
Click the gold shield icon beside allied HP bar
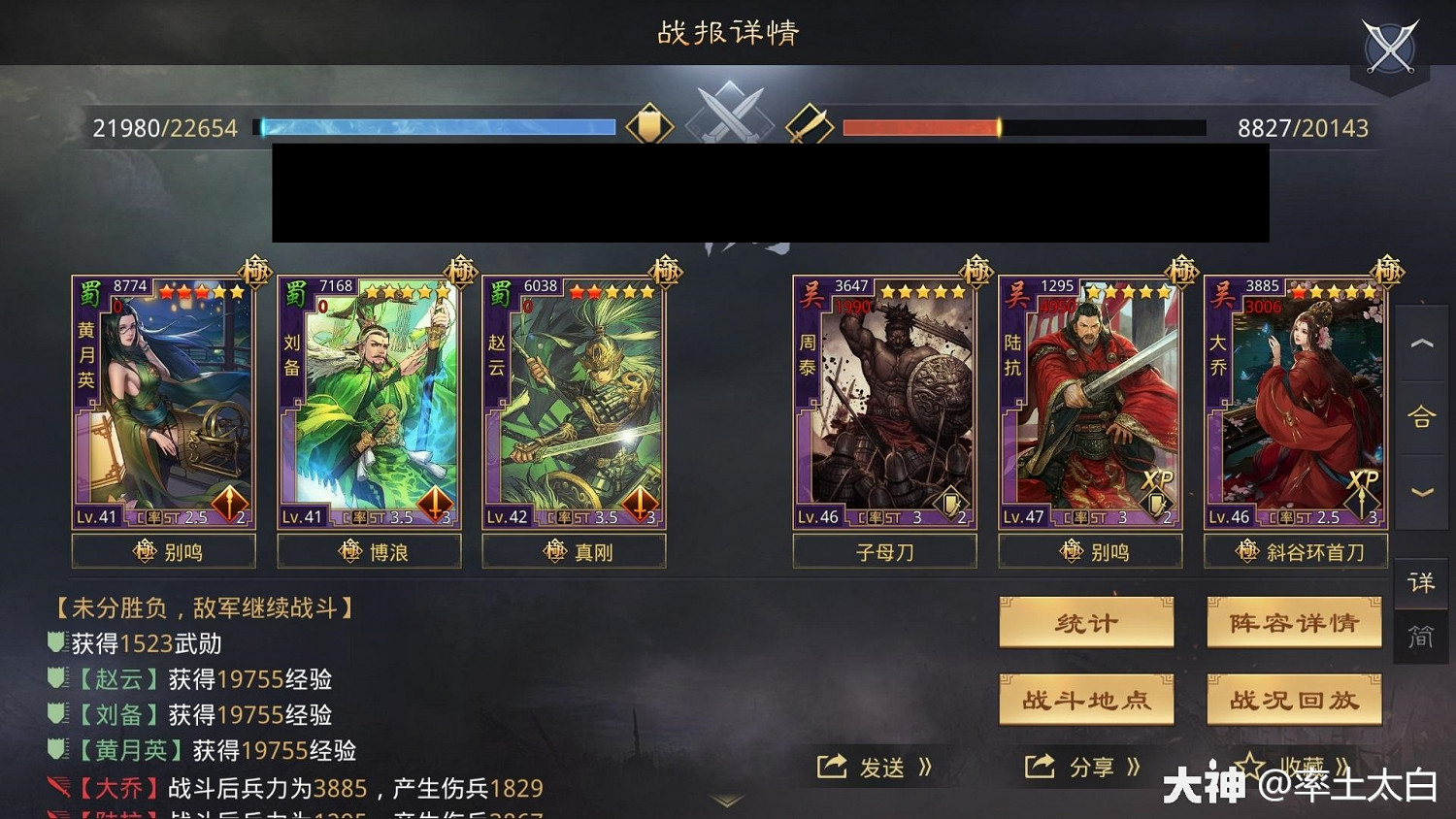pos(649,124)
